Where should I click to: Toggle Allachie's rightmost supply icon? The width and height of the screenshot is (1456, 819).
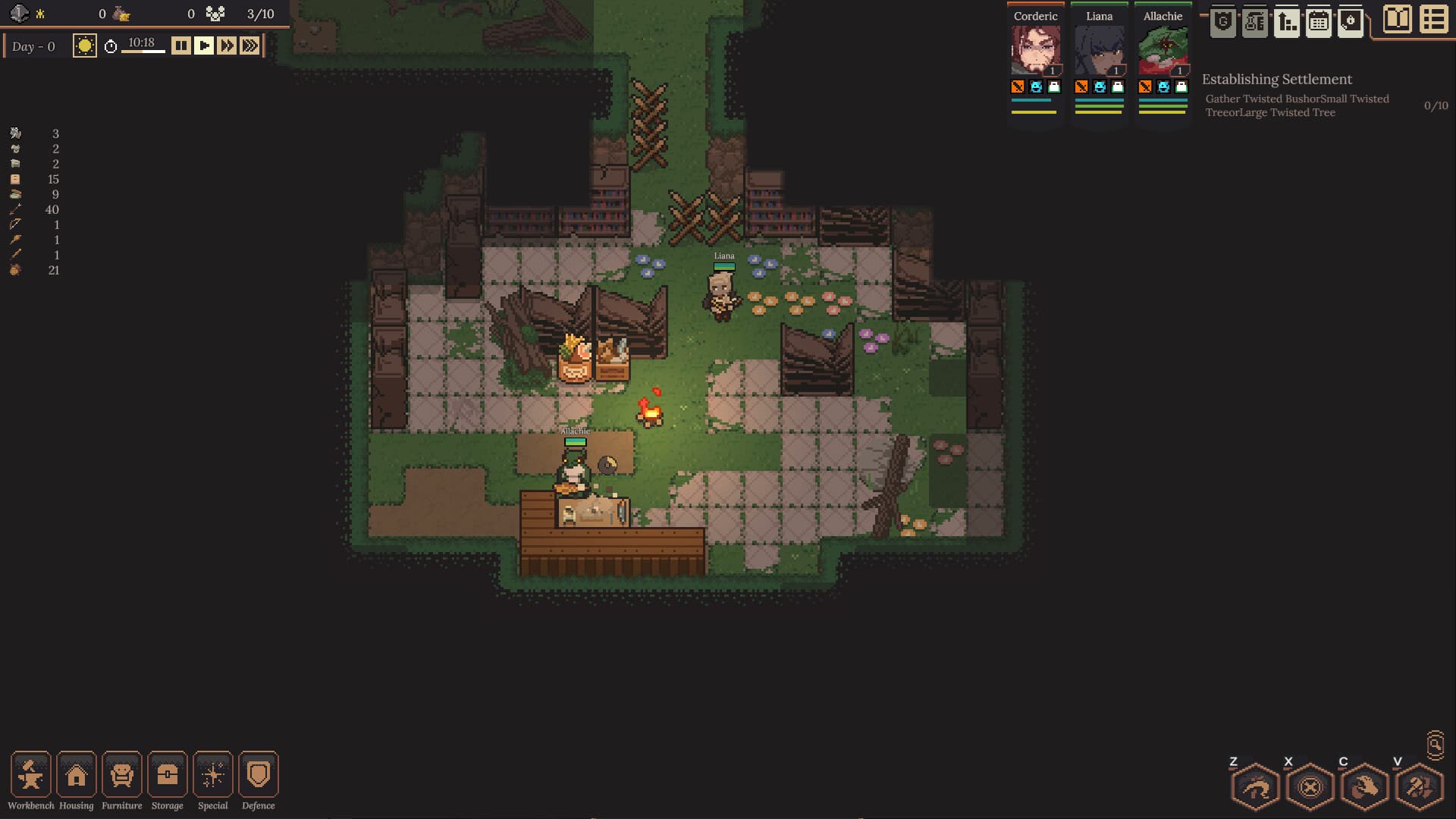(x=1181, y=87)
